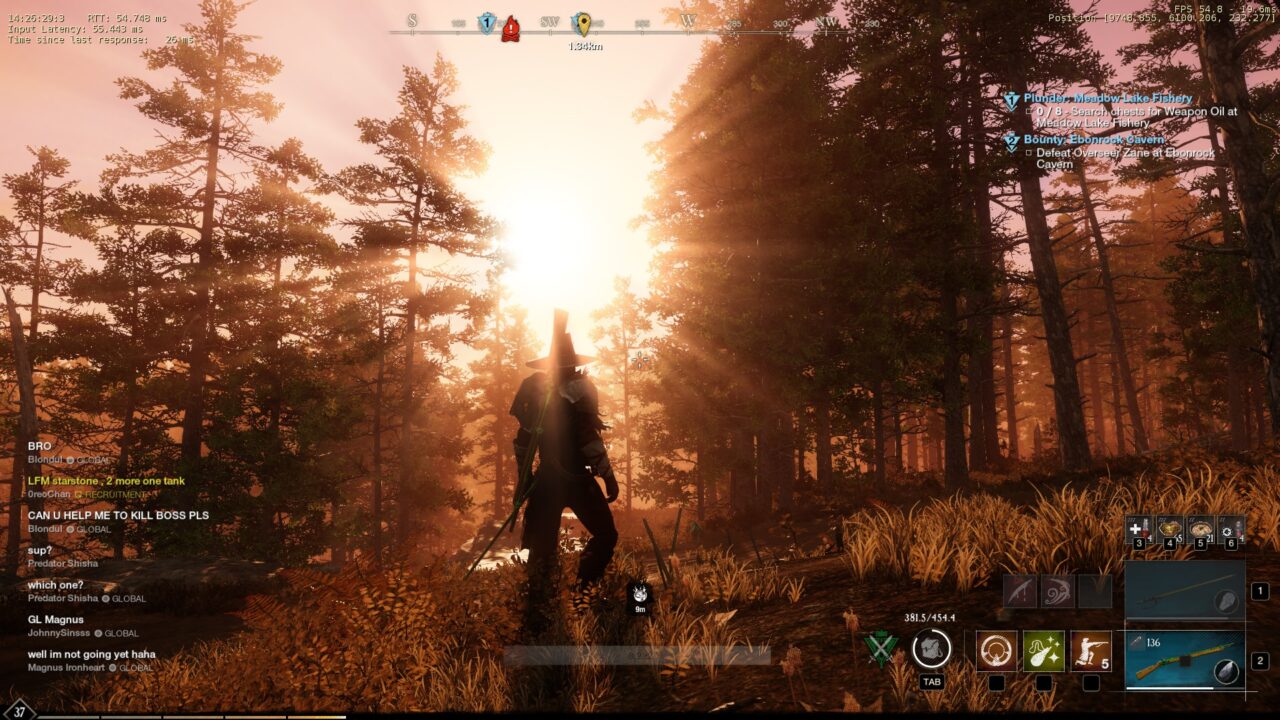Select the regeneration potion in quickslot 6
Viewport: 1280px width, 720px height.
[x=1231, y=529]
